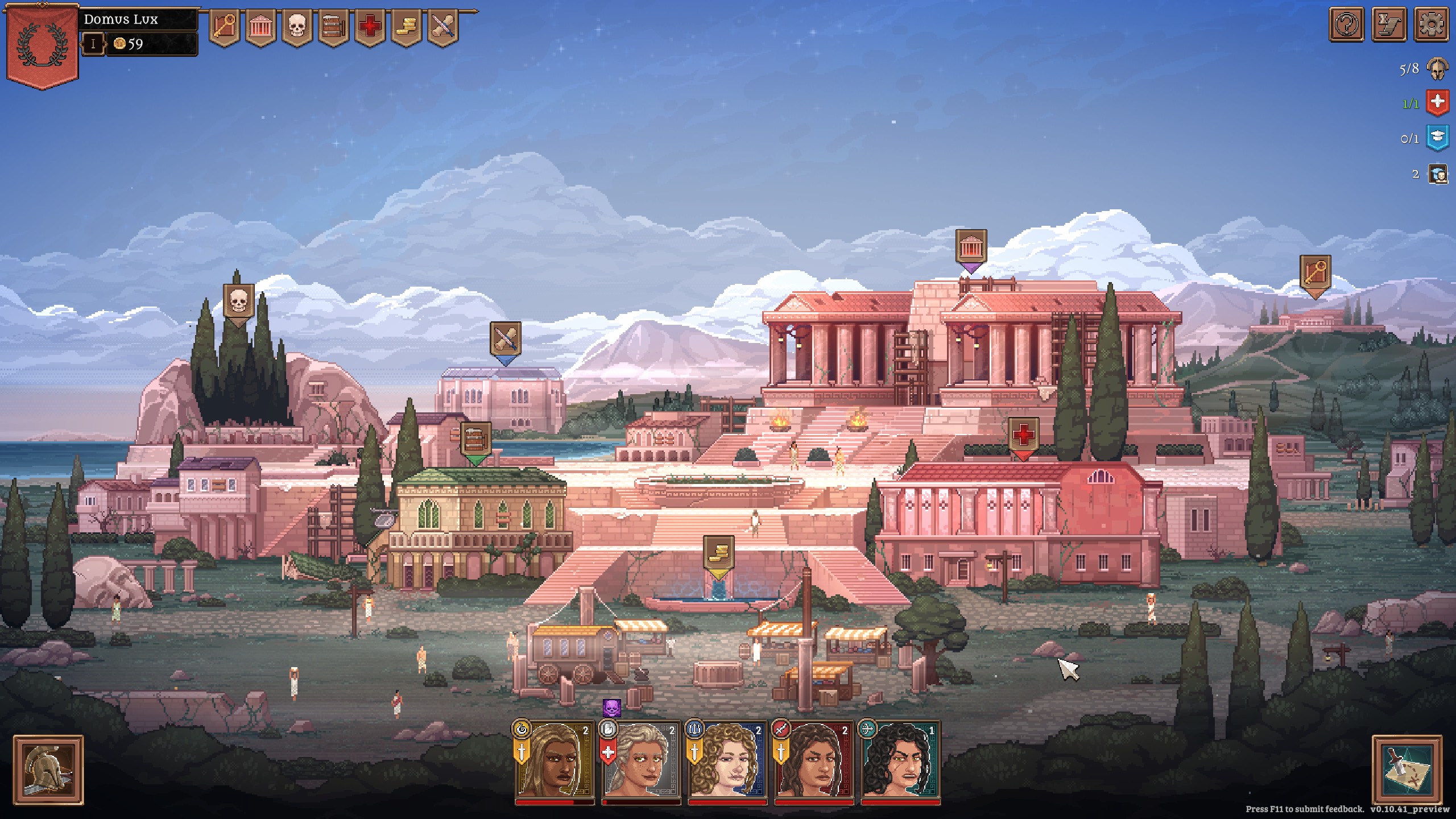Select the grey-haired wounded hero portrait

pos(641,761)
